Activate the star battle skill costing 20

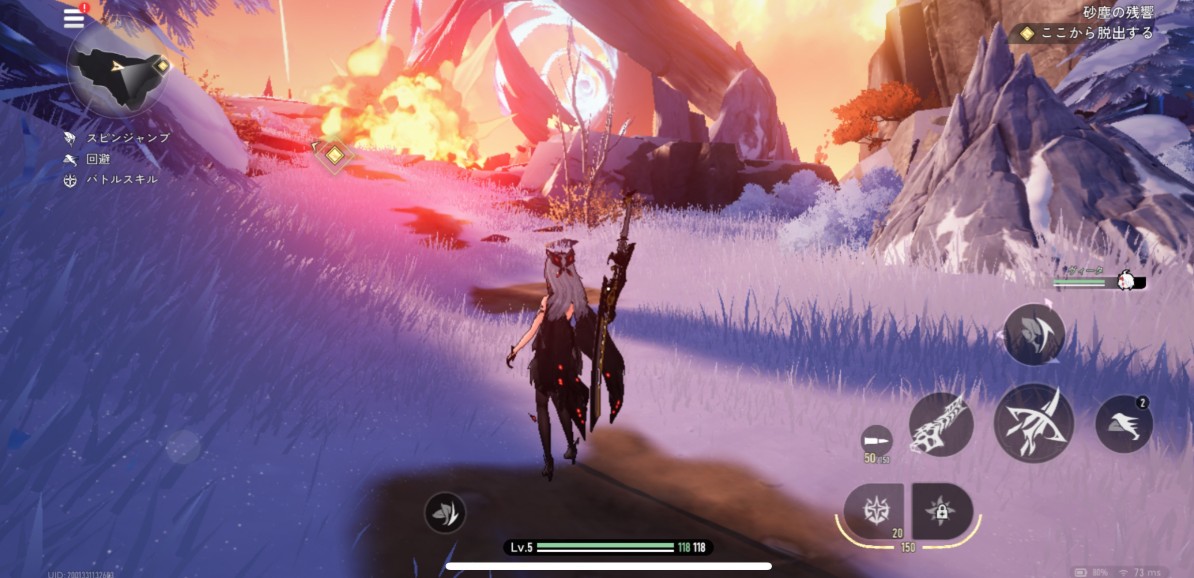tap(873, 510)
